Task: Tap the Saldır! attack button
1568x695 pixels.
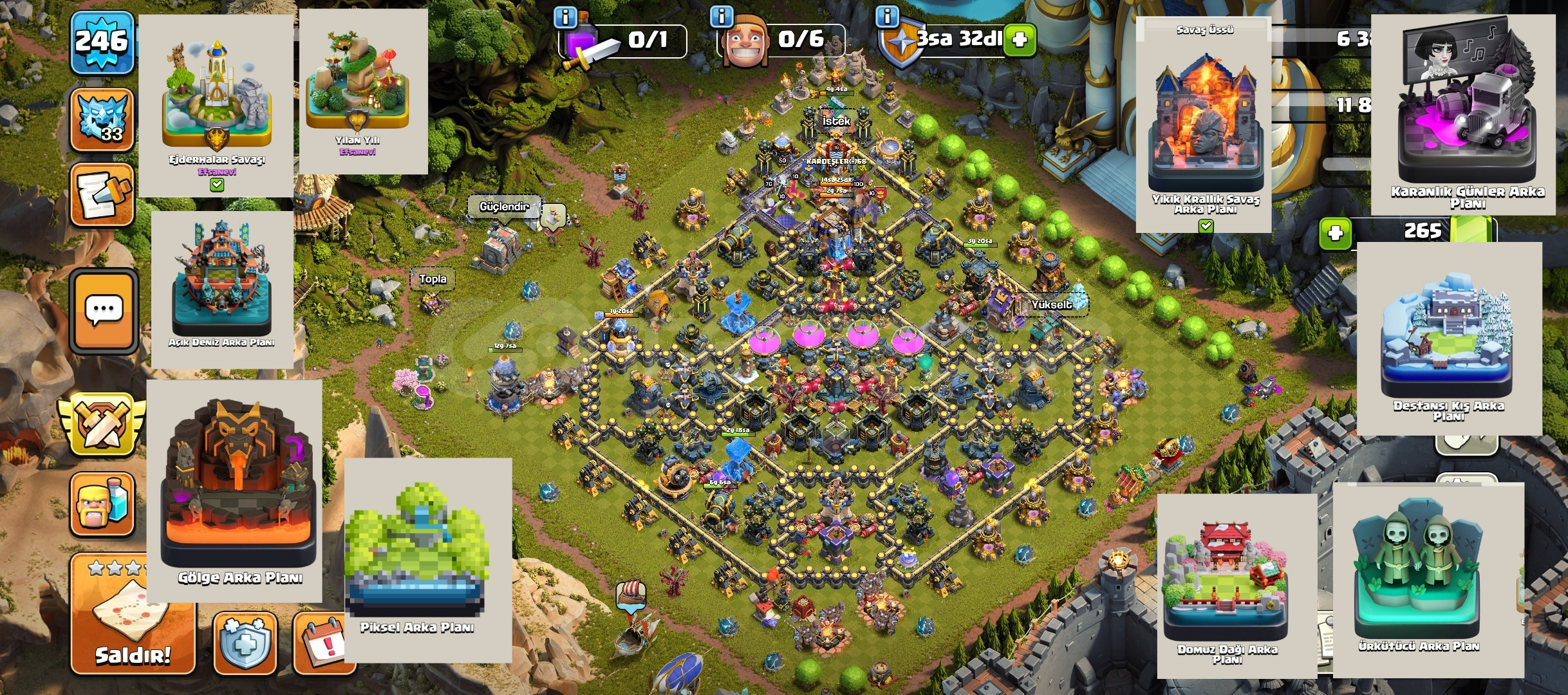Action: coord(132,618)
